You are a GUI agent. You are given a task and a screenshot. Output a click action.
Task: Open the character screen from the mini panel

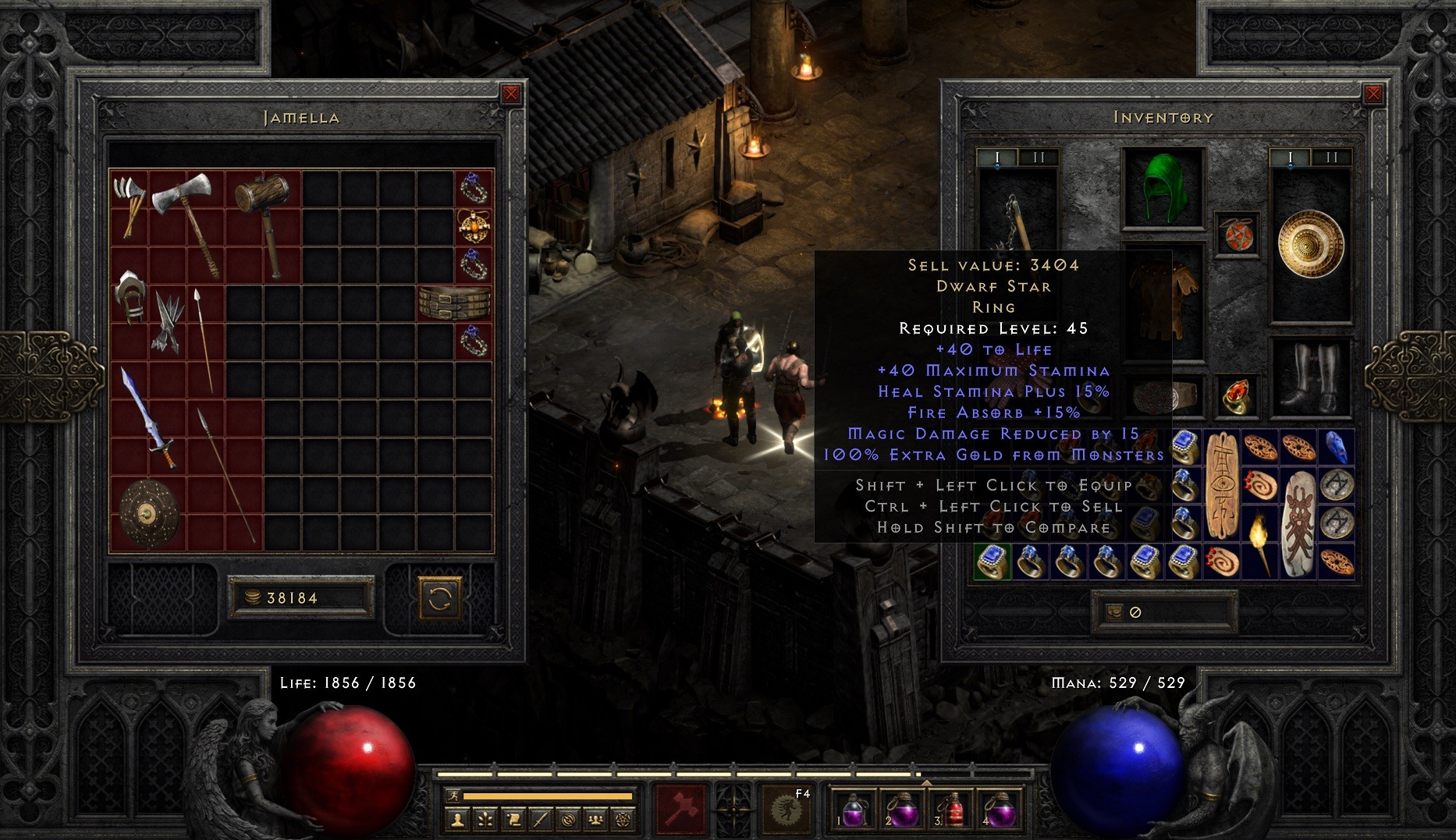click(458, 820)
